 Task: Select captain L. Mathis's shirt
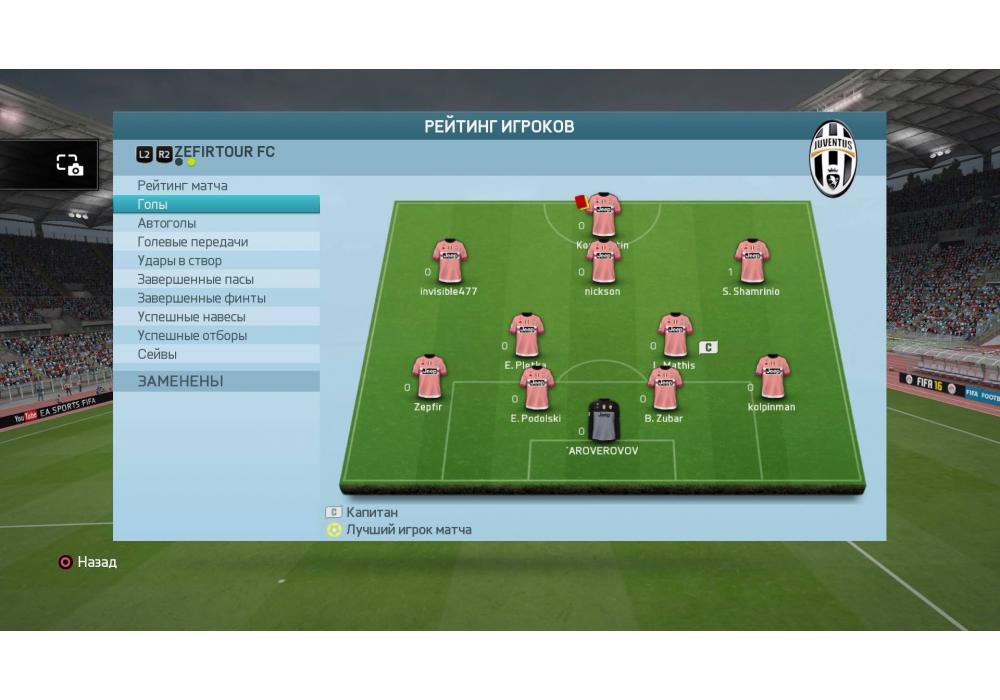point(675,336)
